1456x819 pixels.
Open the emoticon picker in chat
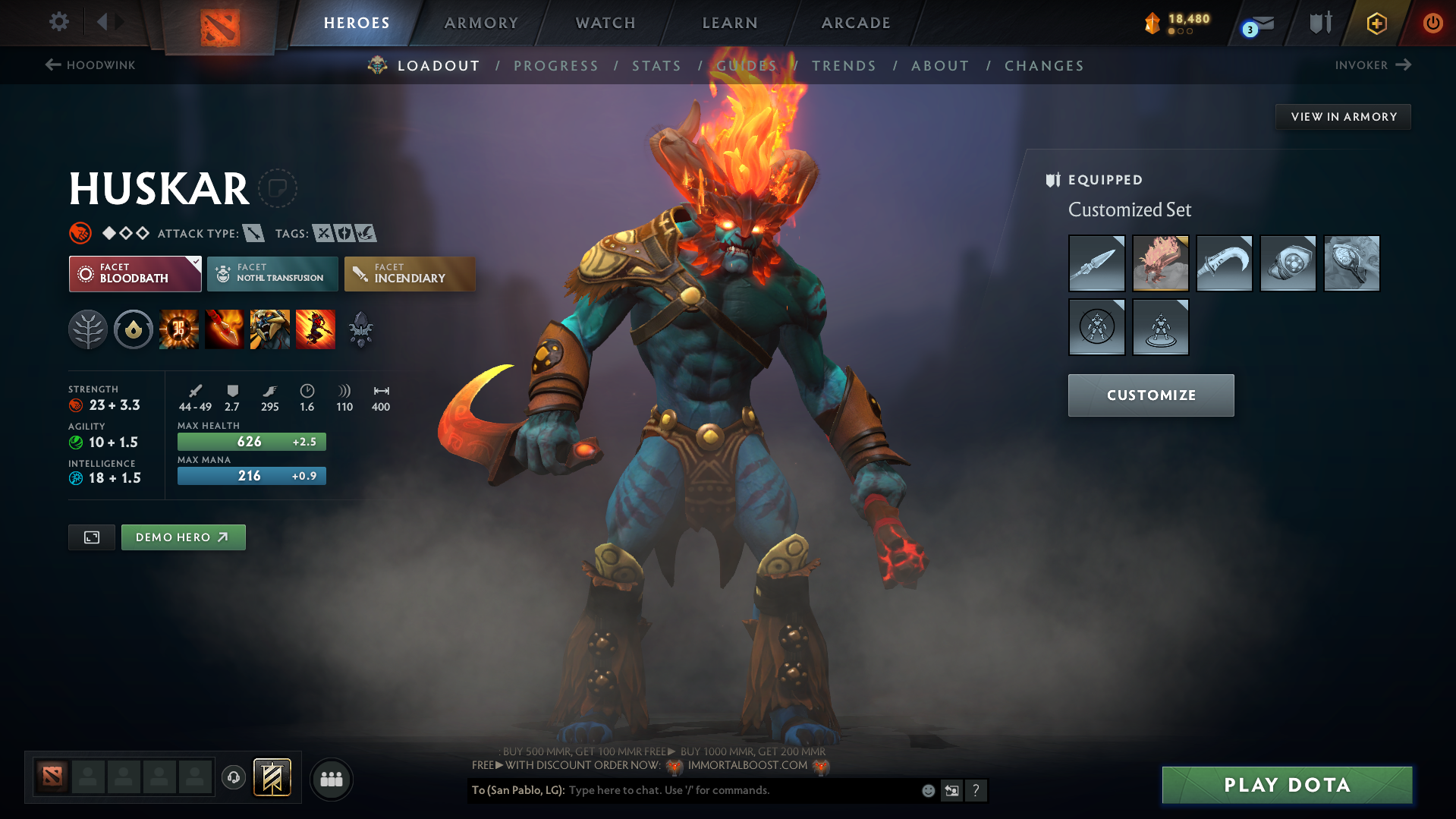click(927, 790)
